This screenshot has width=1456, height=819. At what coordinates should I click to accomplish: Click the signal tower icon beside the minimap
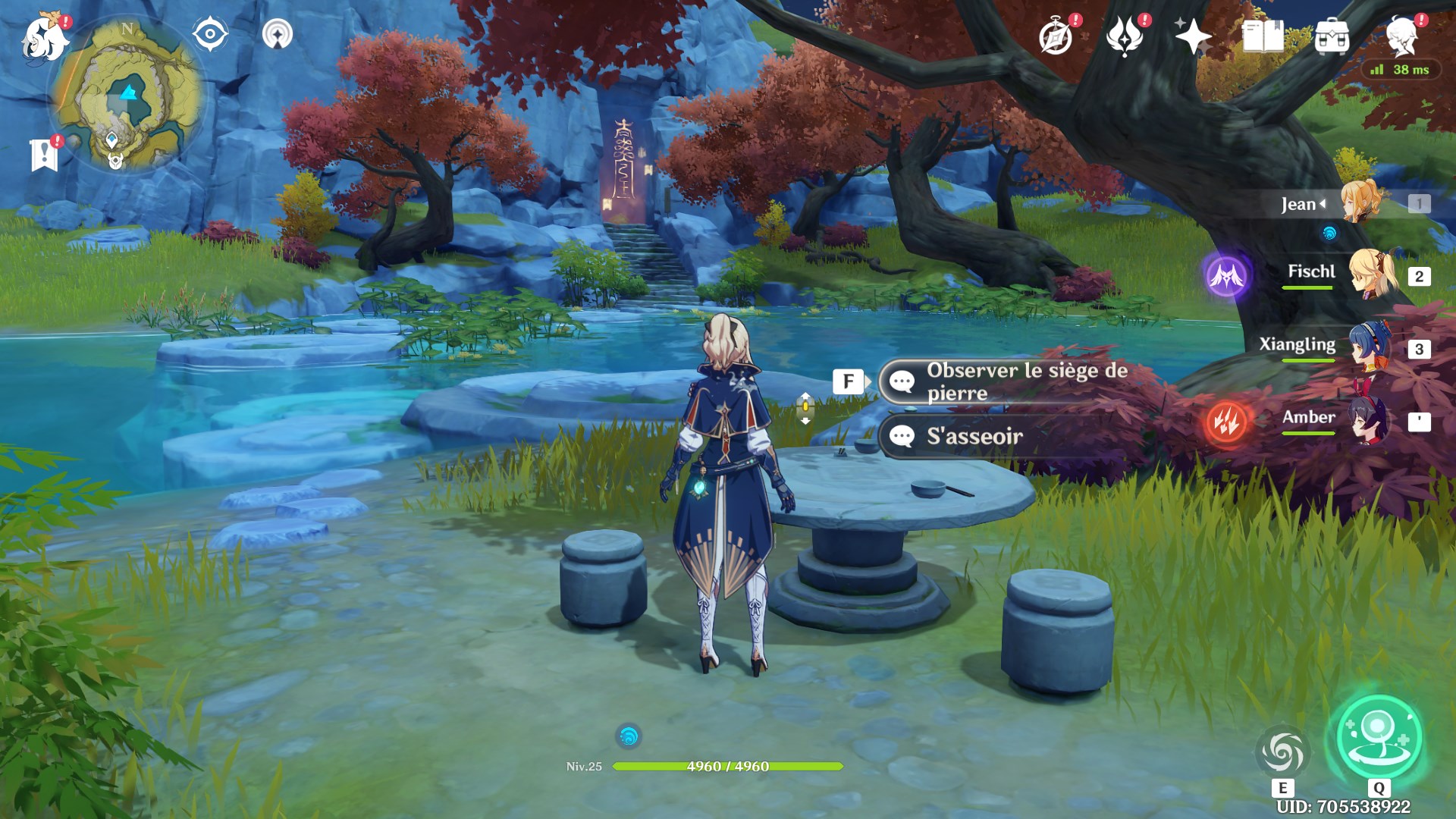pos(278,34)
